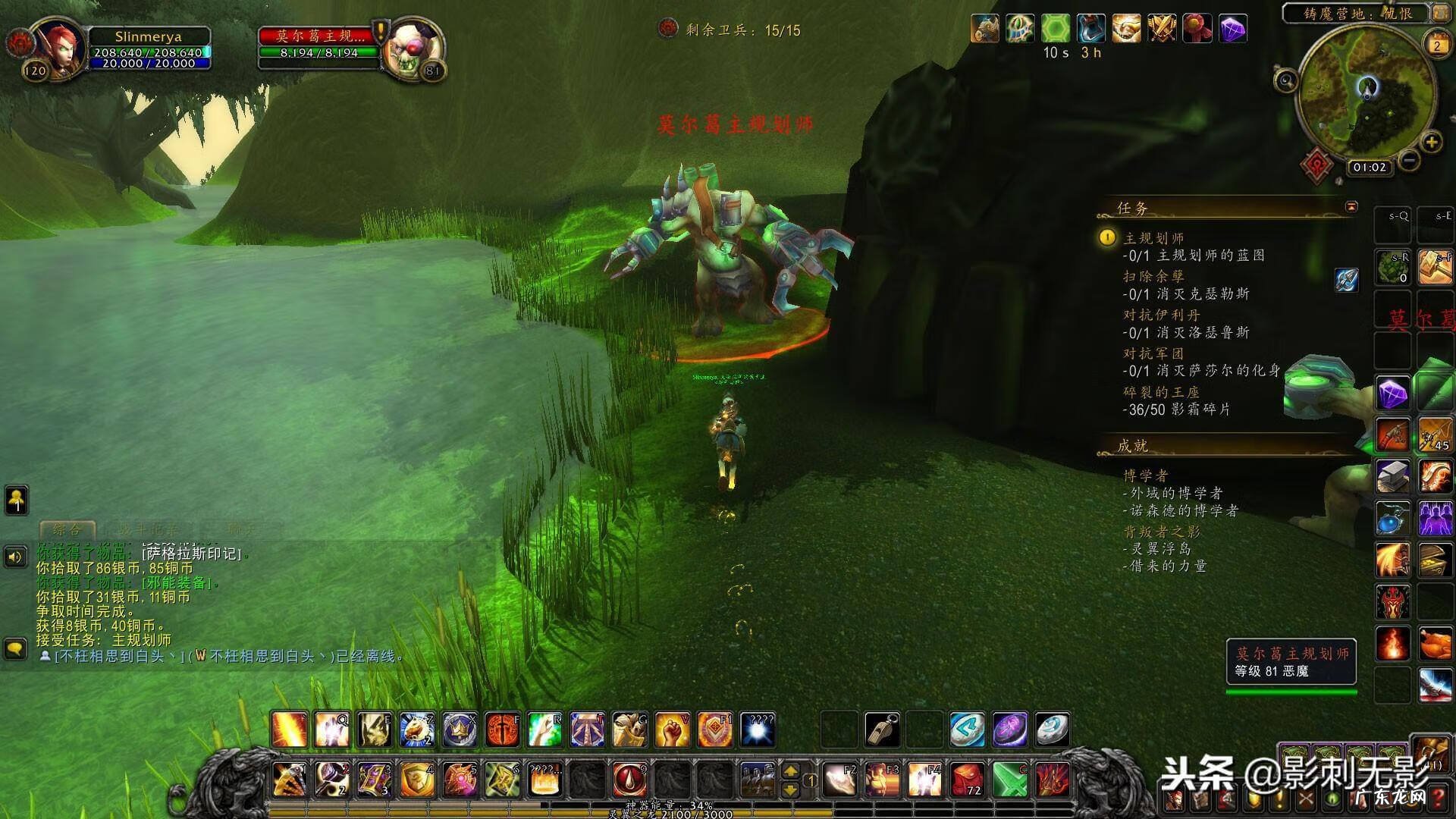Screen dimensions: 1456x819
Task: Click the circular minimap
Action: 1367,91
